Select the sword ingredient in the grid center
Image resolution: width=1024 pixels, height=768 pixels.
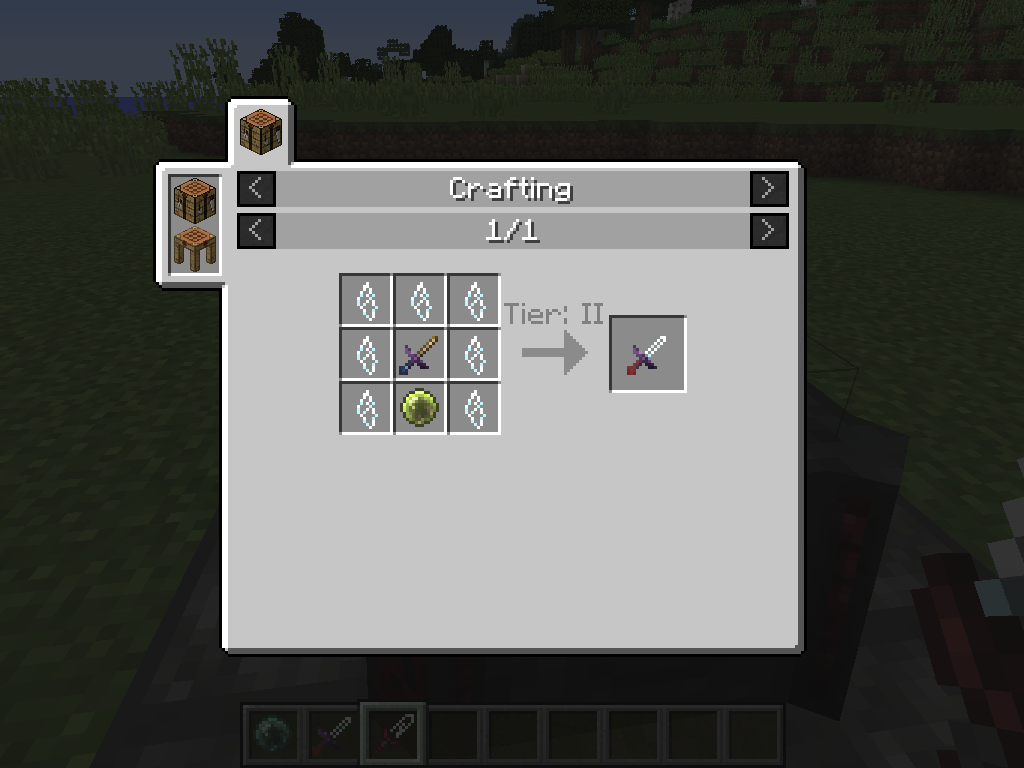pos(420,354)
